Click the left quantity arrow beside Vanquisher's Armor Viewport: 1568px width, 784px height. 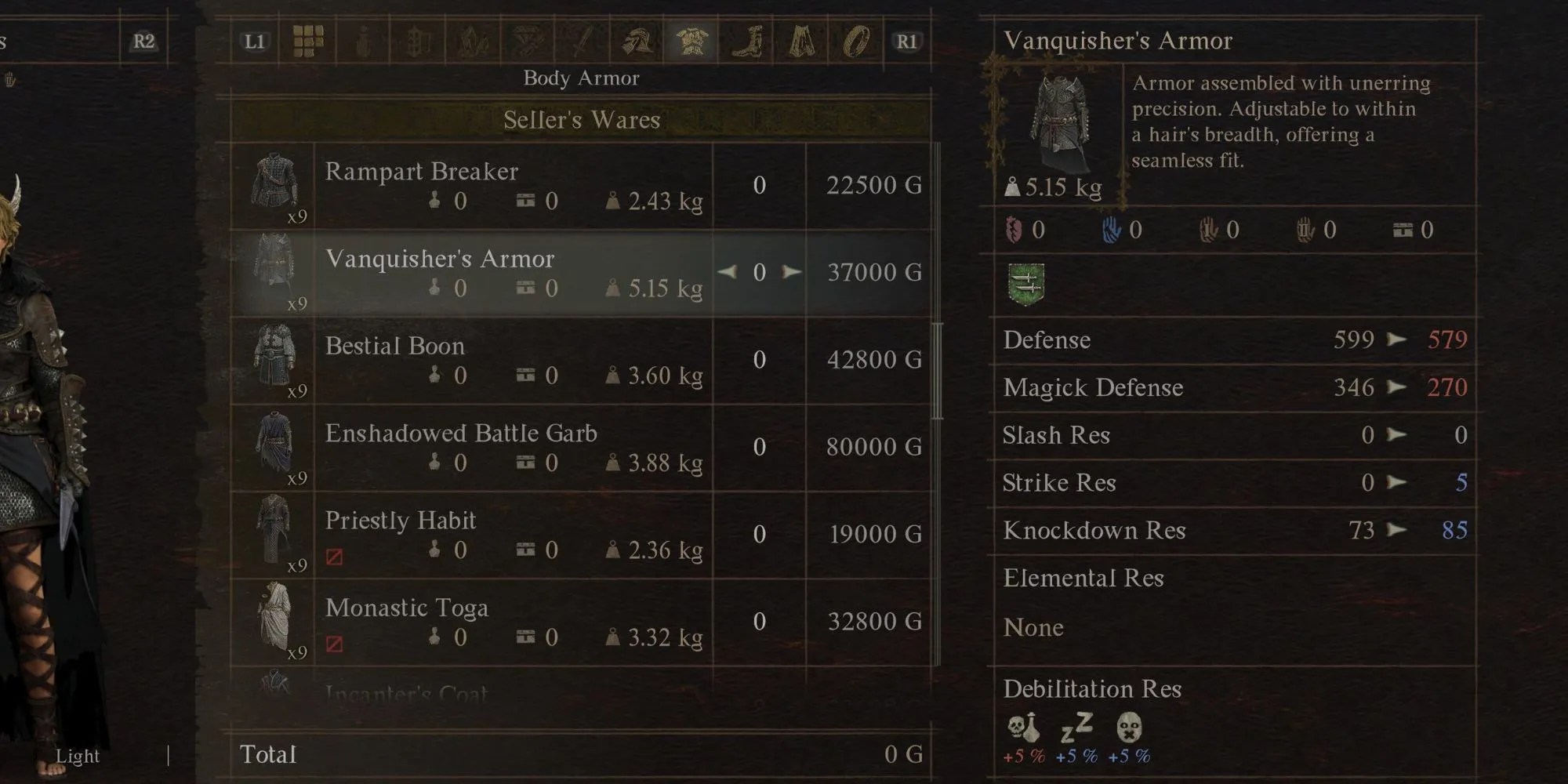725,273
